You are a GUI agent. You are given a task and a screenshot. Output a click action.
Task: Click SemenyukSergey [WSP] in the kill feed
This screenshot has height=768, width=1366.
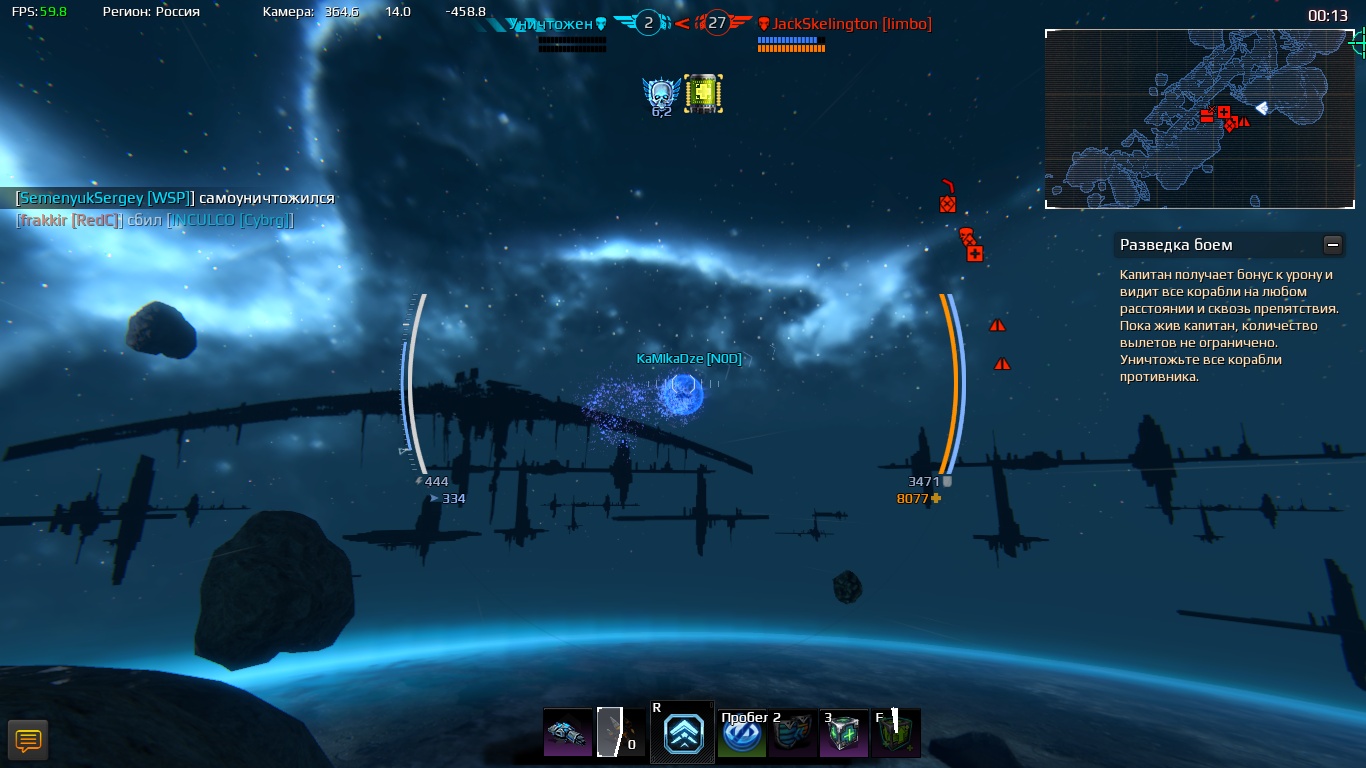point(105,198)
